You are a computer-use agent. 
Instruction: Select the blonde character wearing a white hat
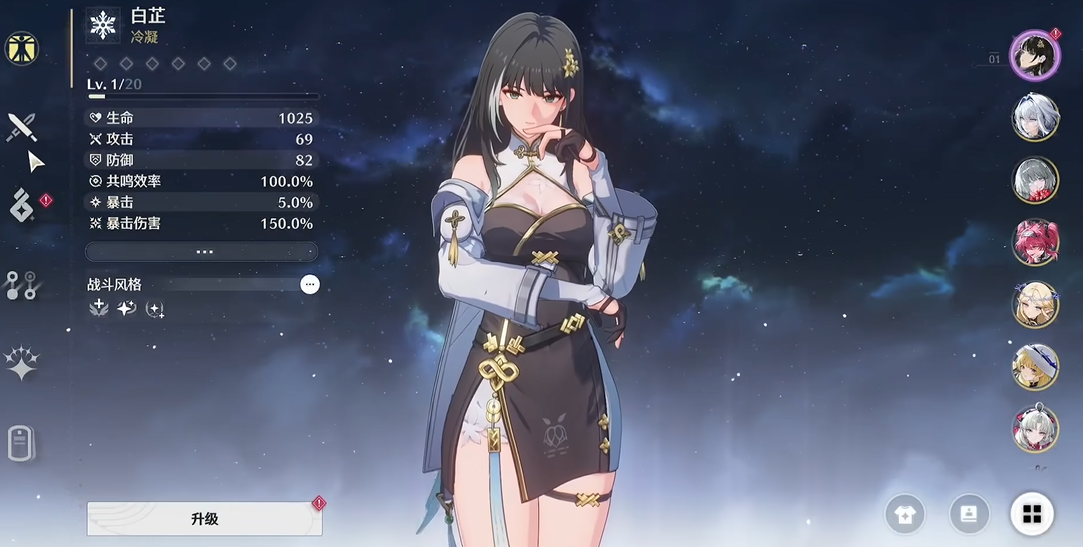coord(1035,367)
